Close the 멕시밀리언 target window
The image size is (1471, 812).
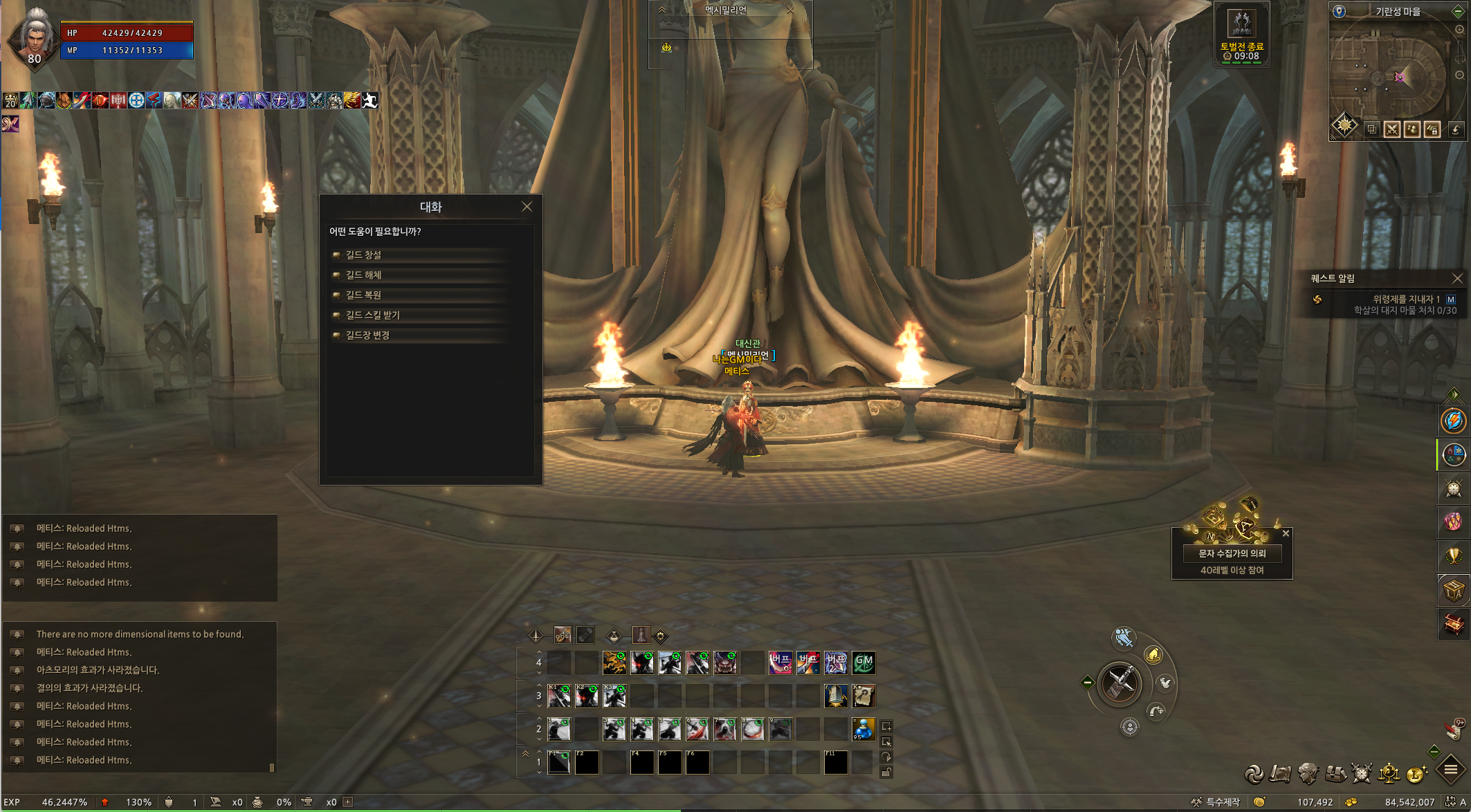(791, 10)
